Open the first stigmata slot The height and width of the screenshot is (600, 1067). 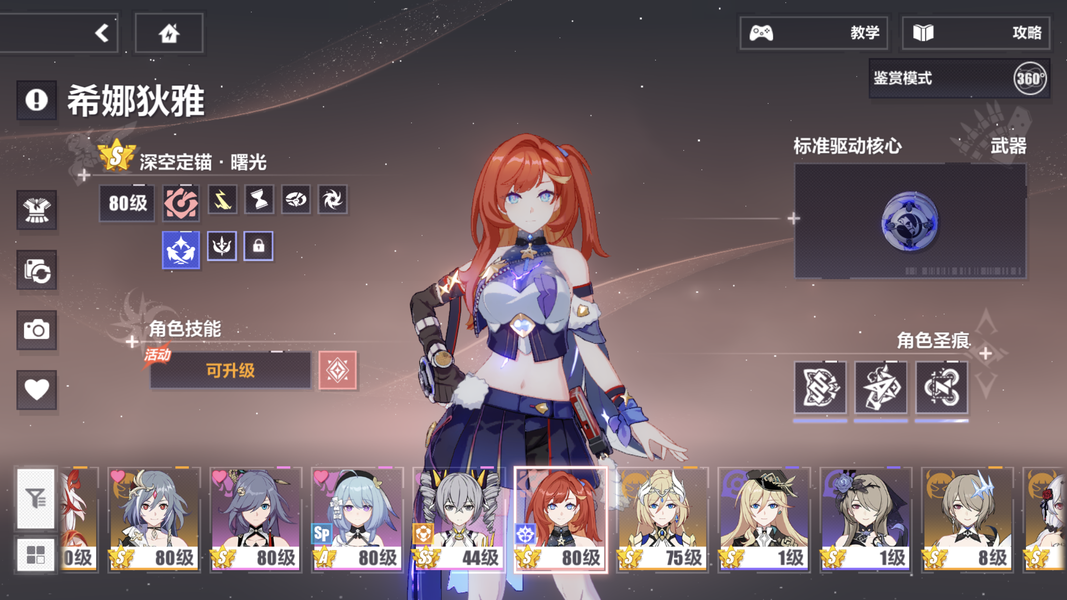click(820, 388)
